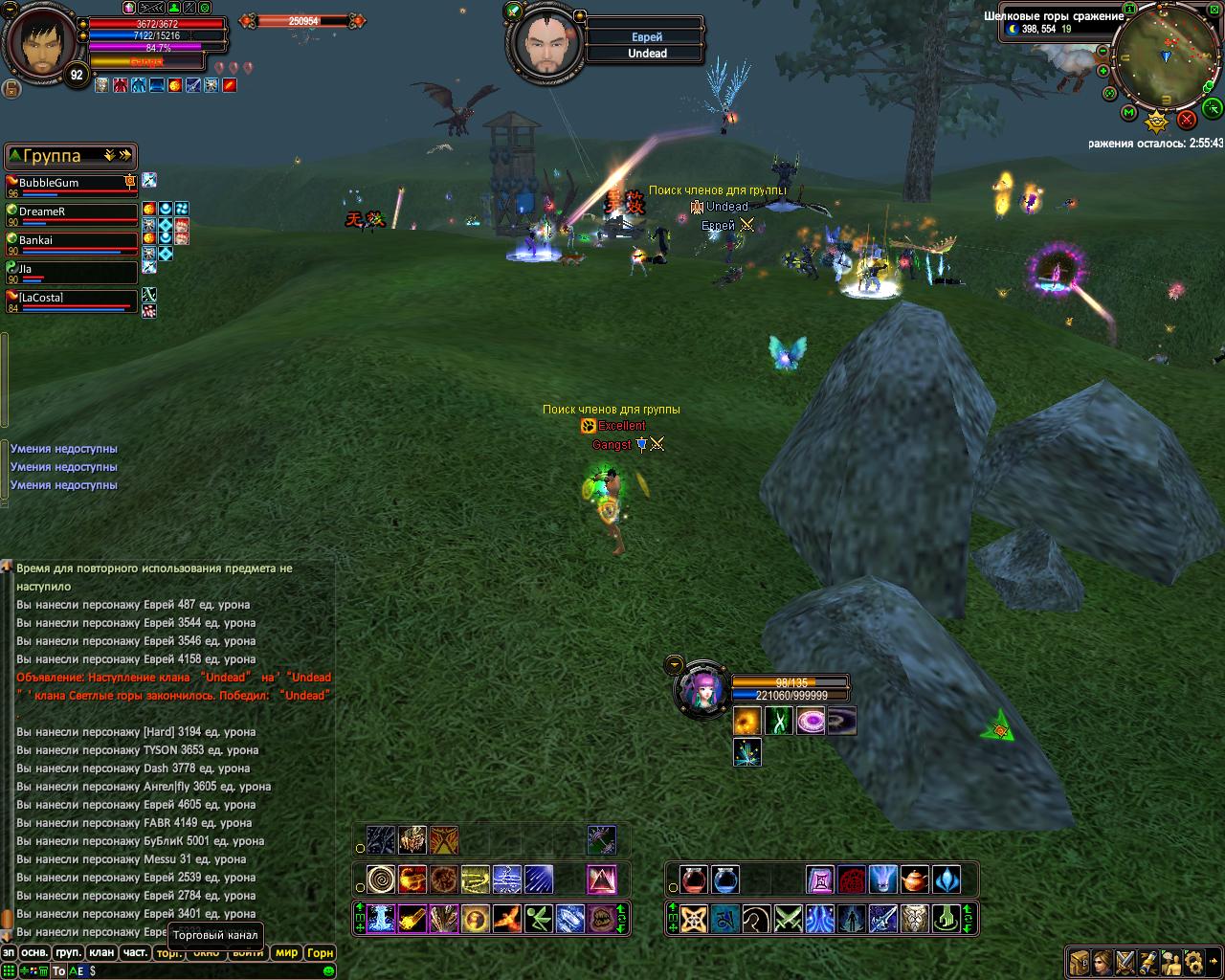
Task: Switch to the мир chat tab
Action: [286, 952]
